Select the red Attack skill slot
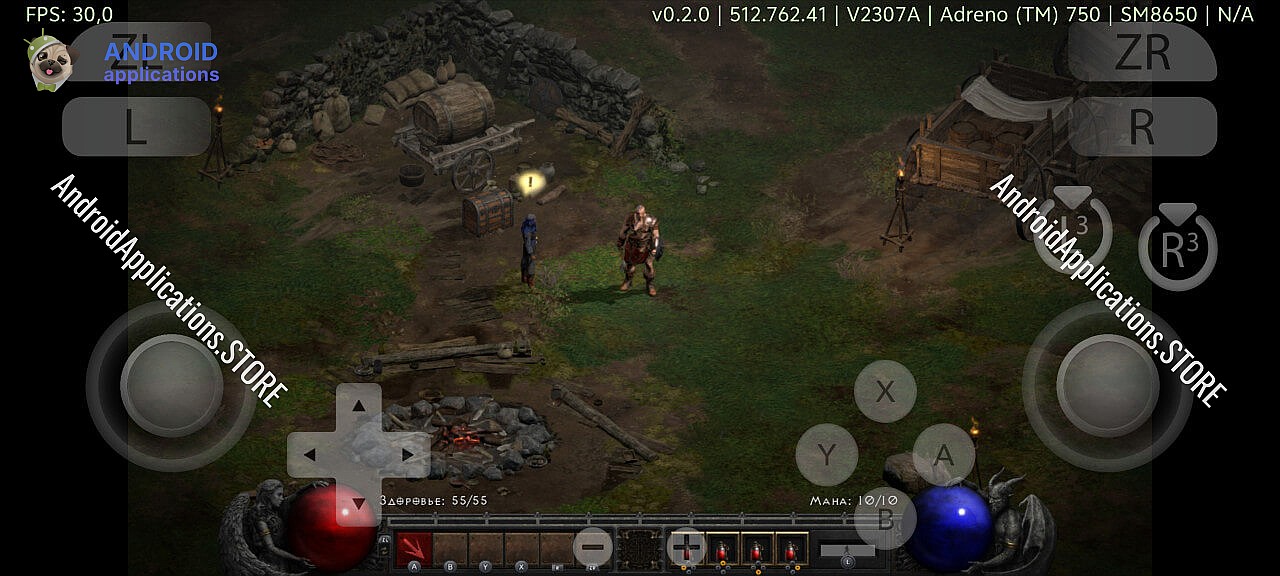Viewport: 1280px width, 576px height. point(414,548)
